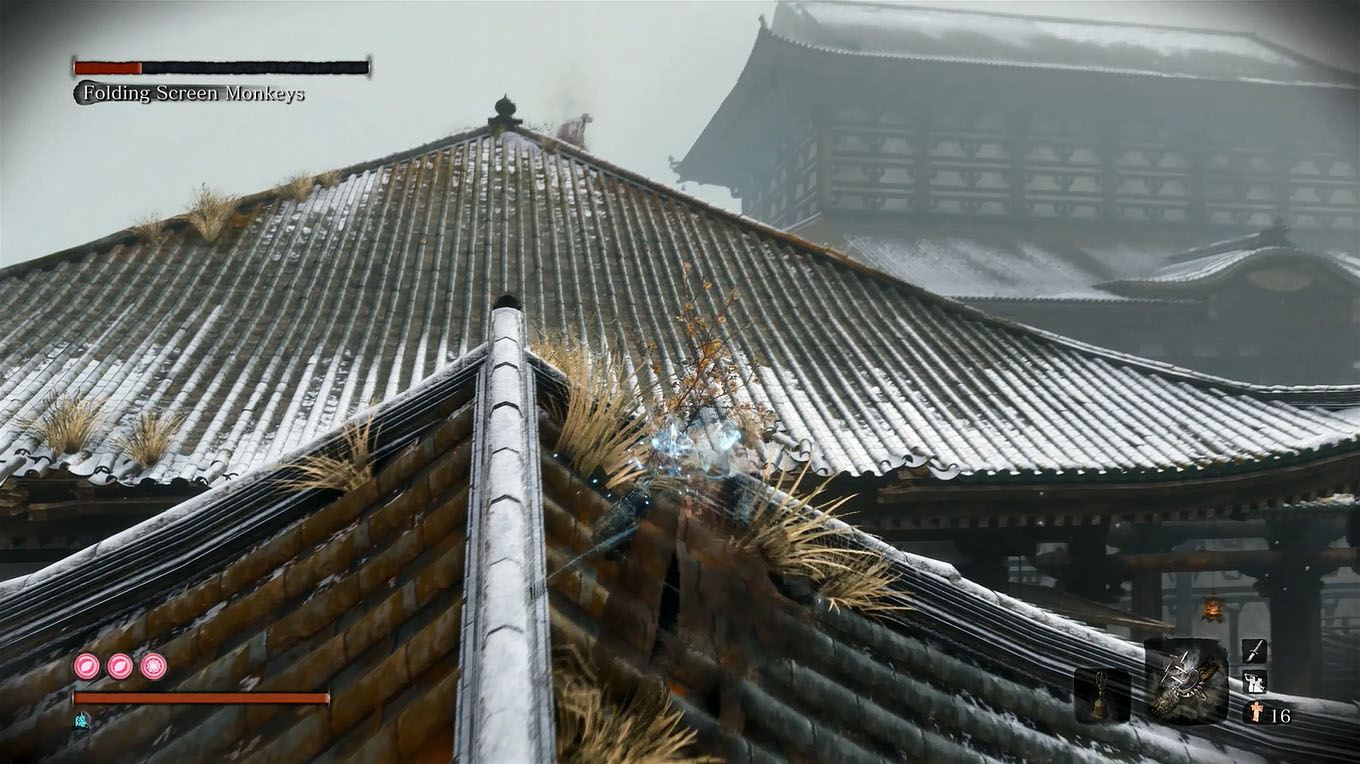The image size is (1360, 764).
Task: Click the red boss vitality bar
Action: pos(105,65)
